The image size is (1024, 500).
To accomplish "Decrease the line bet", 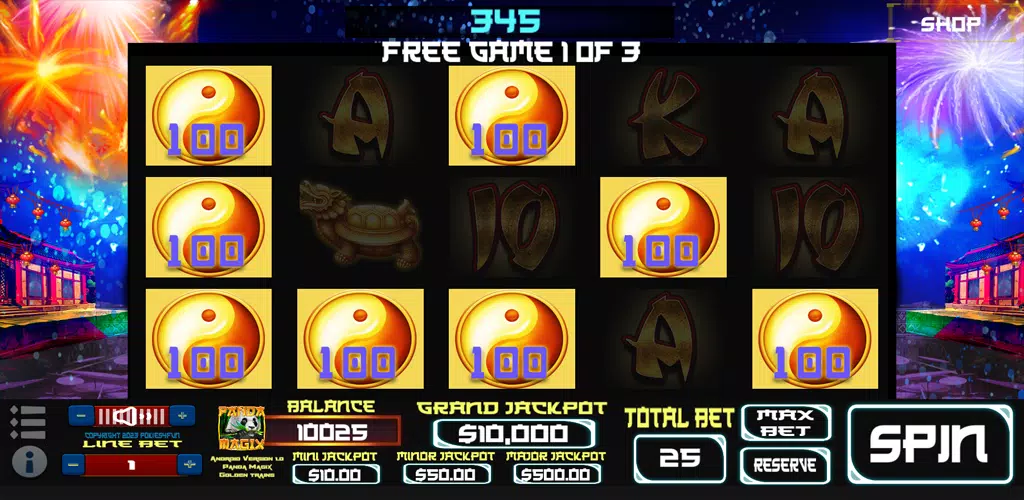I will [72, 464].
